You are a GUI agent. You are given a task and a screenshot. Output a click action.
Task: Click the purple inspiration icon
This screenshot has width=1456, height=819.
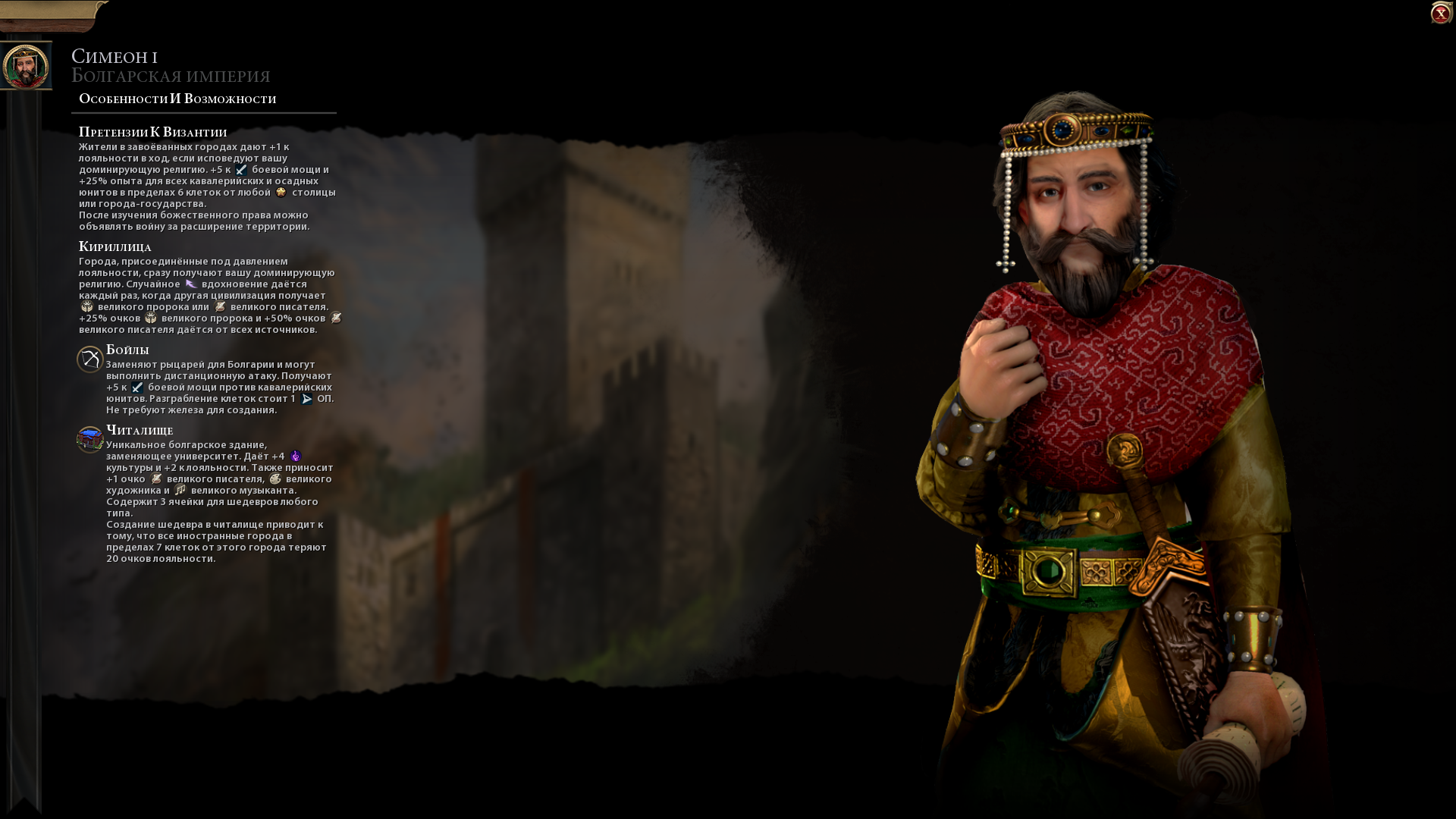coord(190,283)
